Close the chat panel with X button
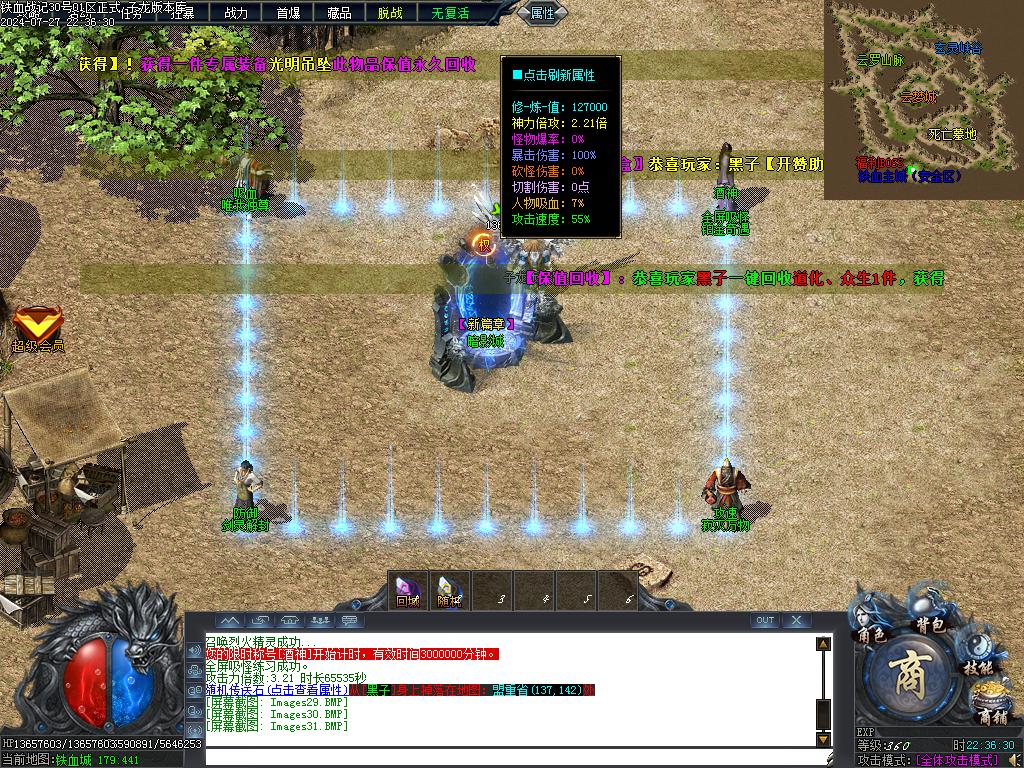The image size is (1024, 768). pyautogui.click(x=796, y=620)
